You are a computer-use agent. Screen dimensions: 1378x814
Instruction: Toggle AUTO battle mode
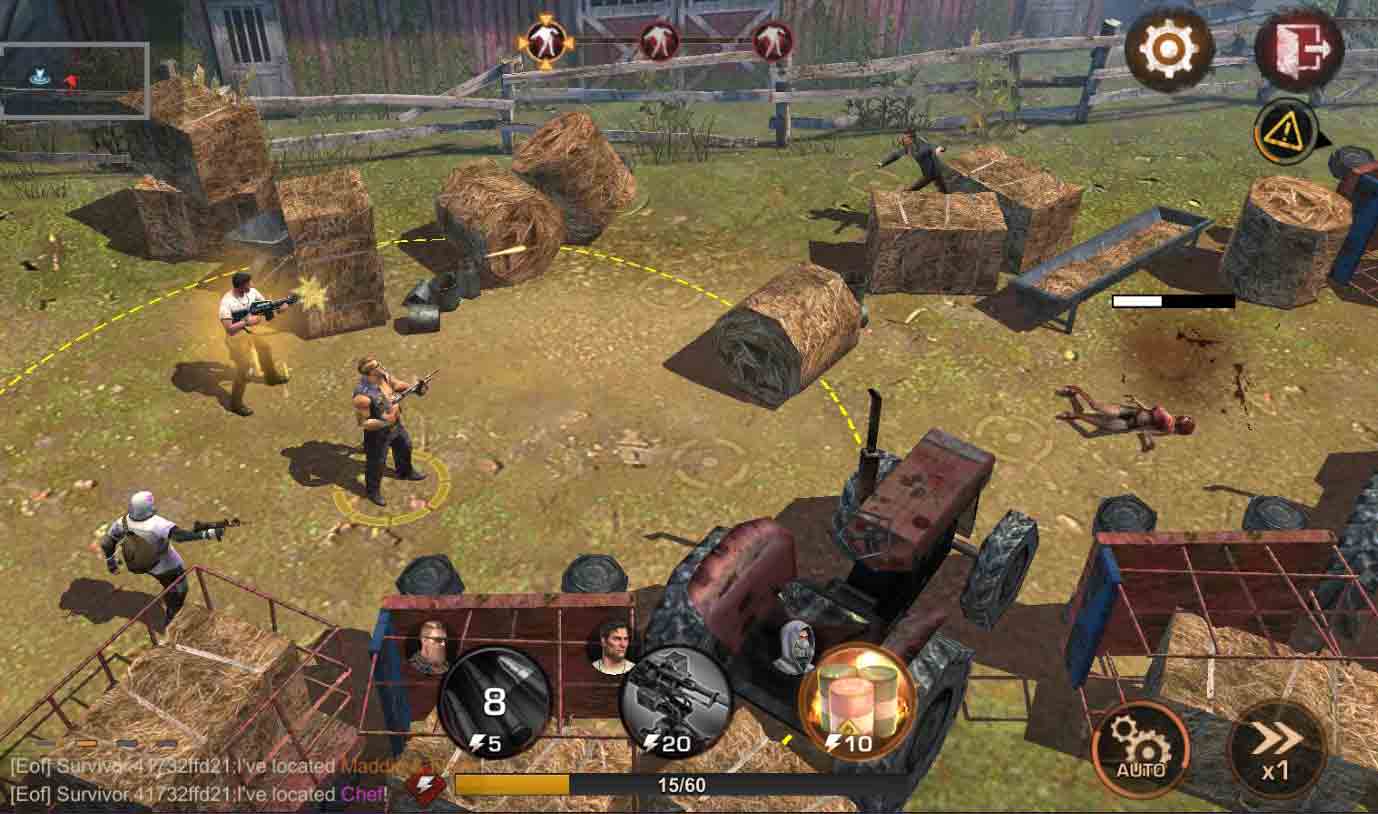click(x=1140, y=748)
